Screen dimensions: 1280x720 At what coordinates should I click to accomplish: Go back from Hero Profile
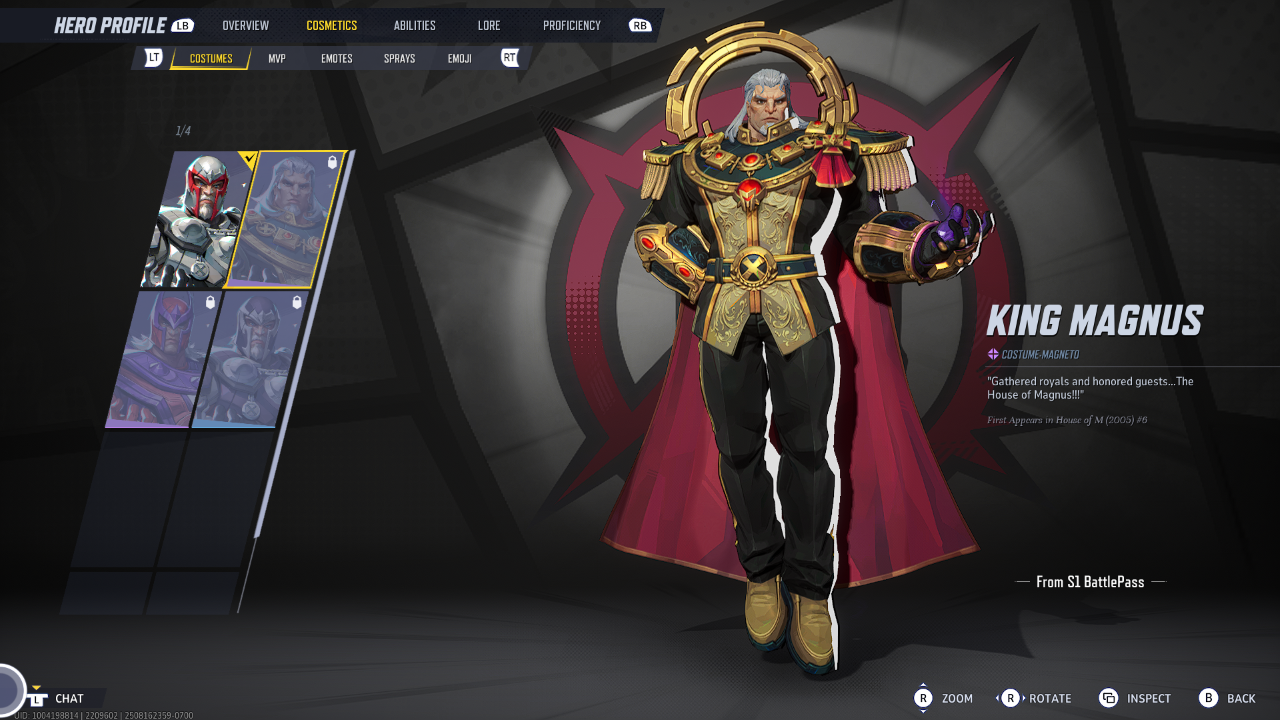click(1228, 698)
